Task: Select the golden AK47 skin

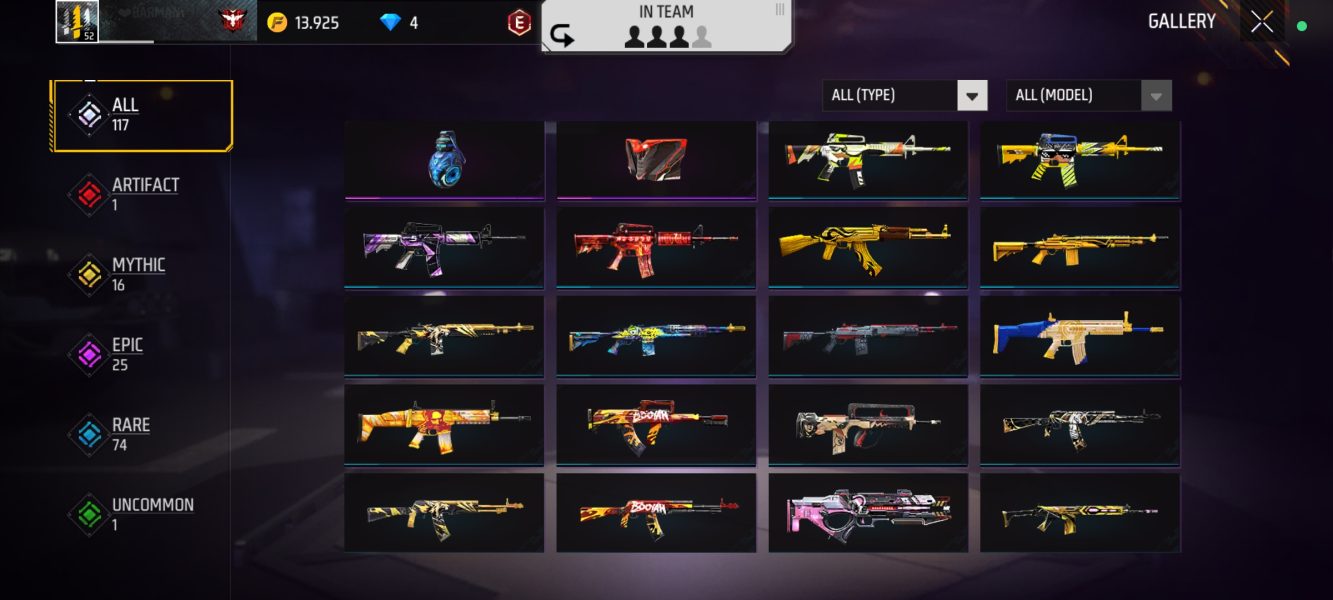Action: coord(867,246)
